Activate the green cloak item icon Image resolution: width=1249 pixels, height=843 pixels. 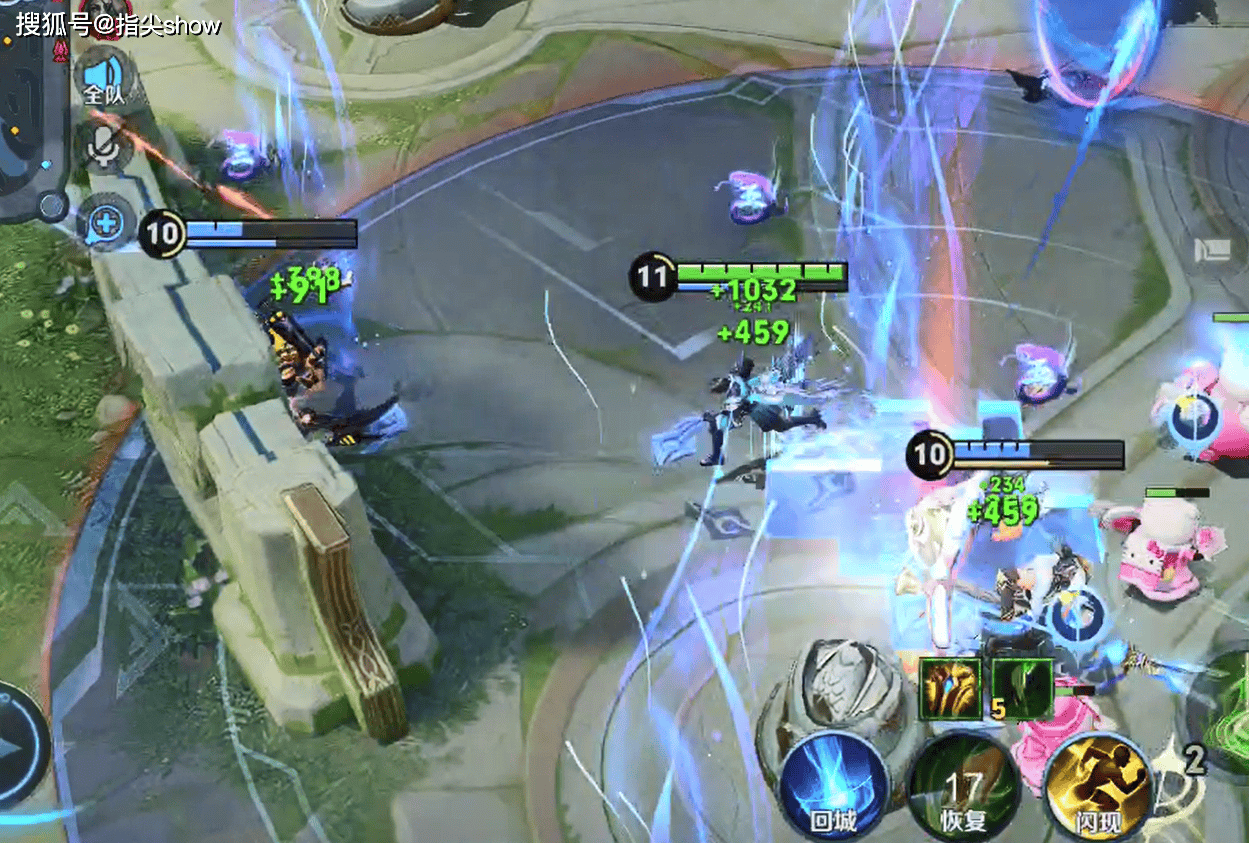pos(1022,688)
